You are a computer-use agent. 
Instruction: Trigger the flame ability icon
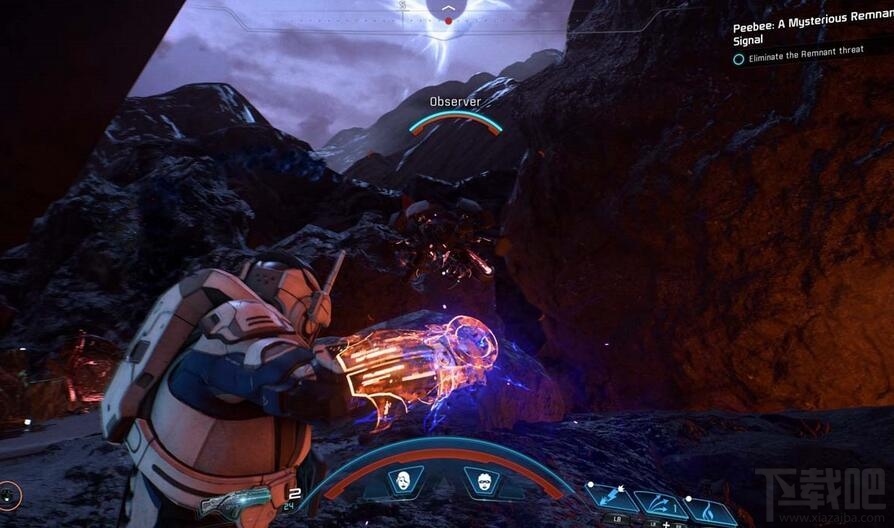pos(708,509)
